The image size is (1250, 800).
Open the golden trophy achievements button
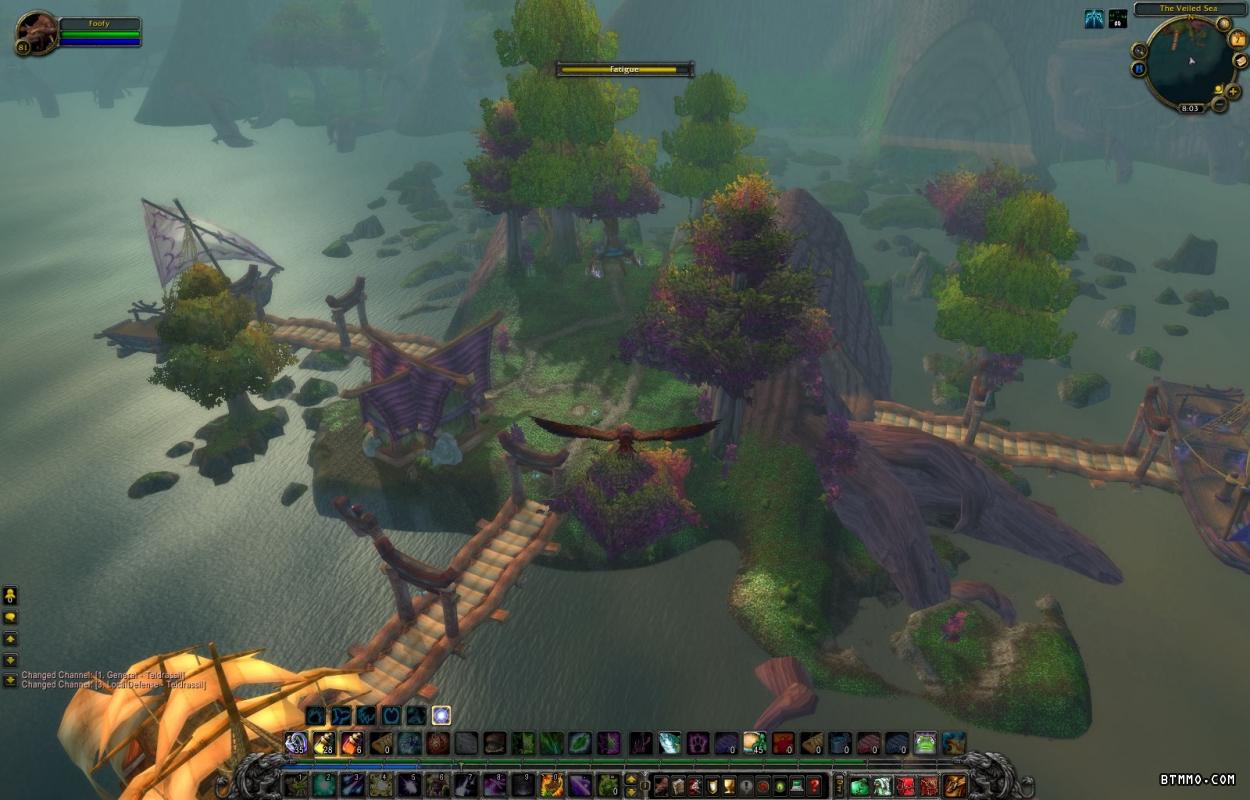click(730, 785)
